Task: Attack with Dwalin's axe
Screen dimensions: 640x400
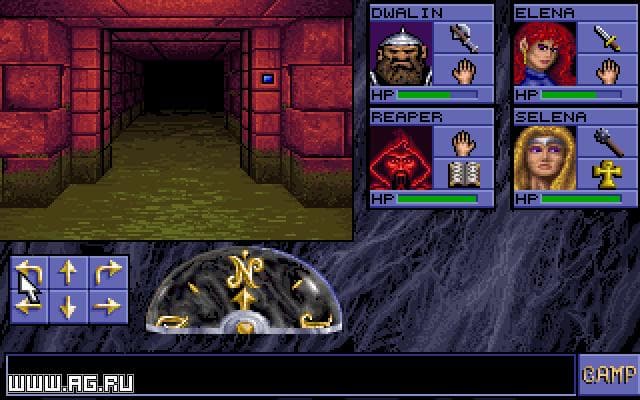Action: (x=461, y=39)
